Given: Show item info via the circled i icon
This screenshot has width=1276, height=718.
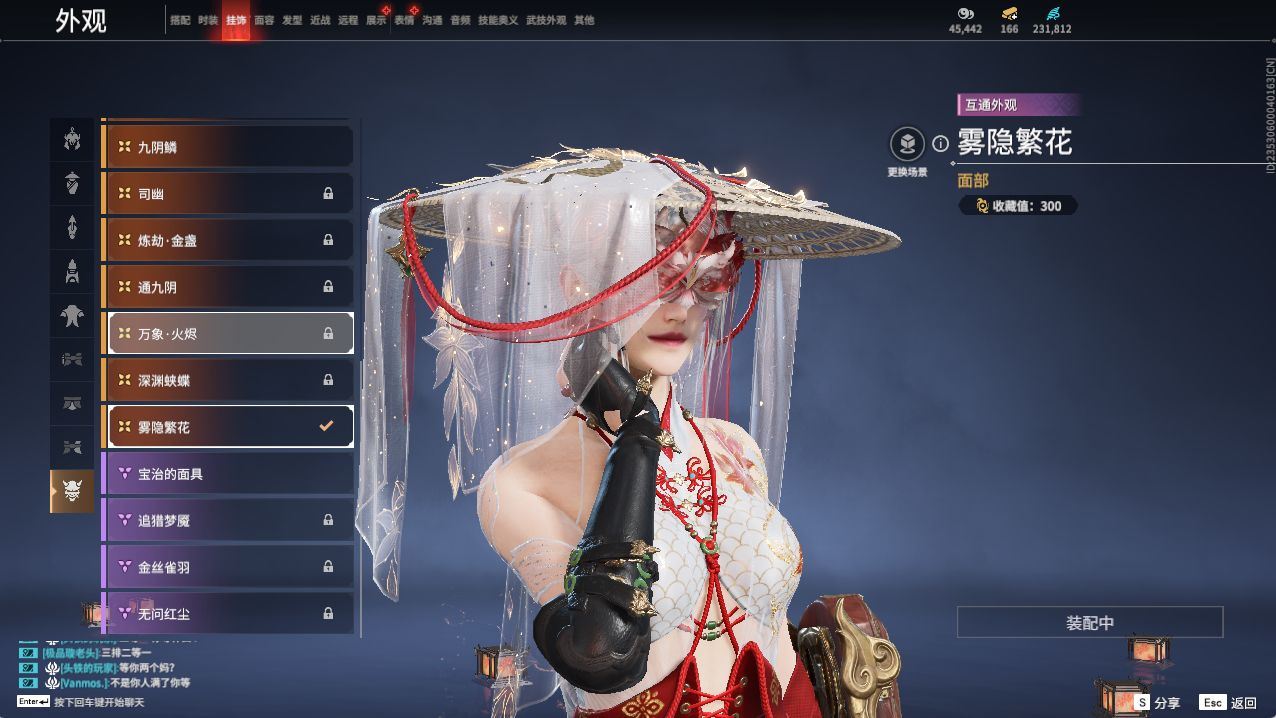Looking at the screenshot, I should point(940,144).
